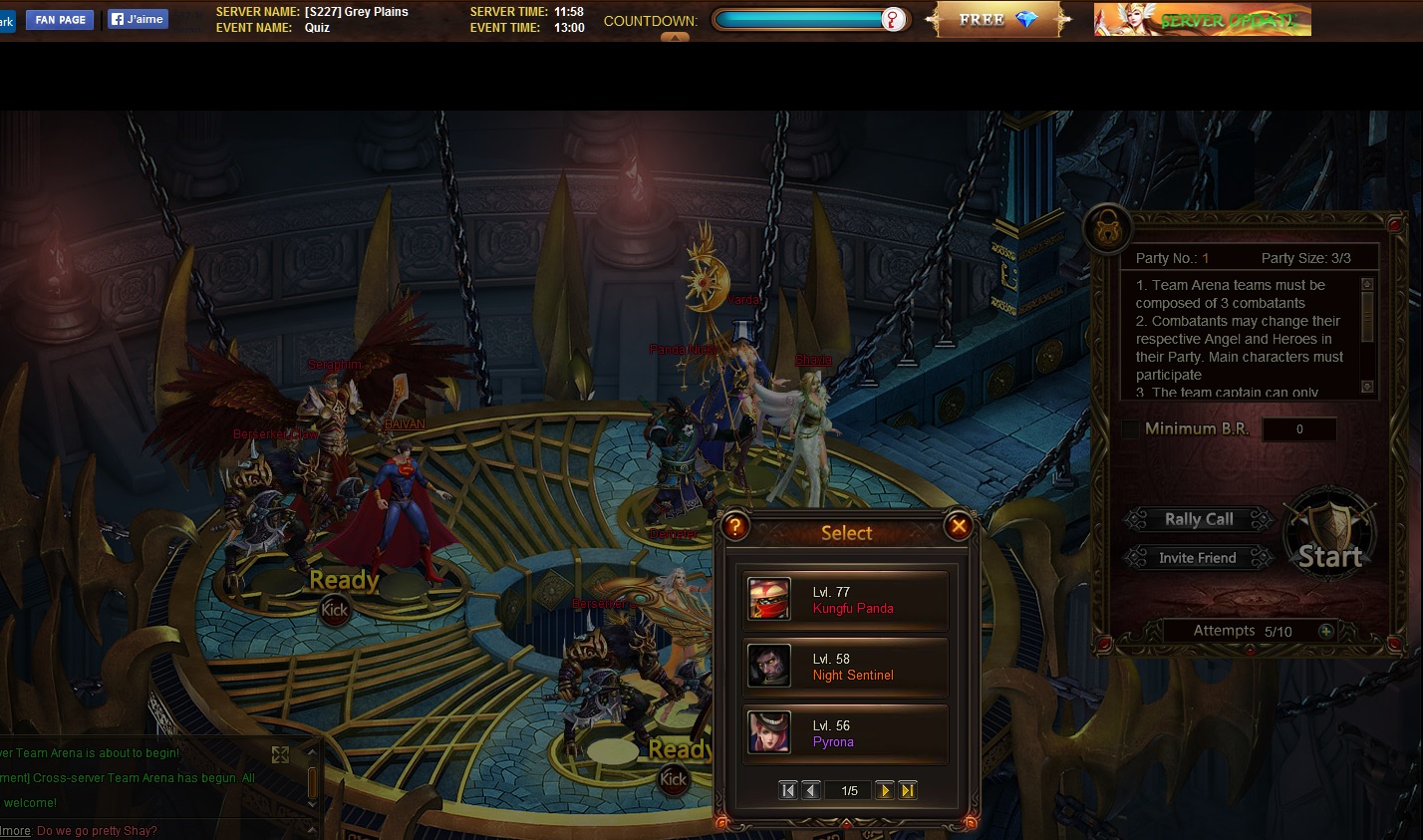This screenshot has height=840, width=1423.
Task: Select the Lvl. 58 Night Sentinel hero
Action: click(x=845, y=667)
